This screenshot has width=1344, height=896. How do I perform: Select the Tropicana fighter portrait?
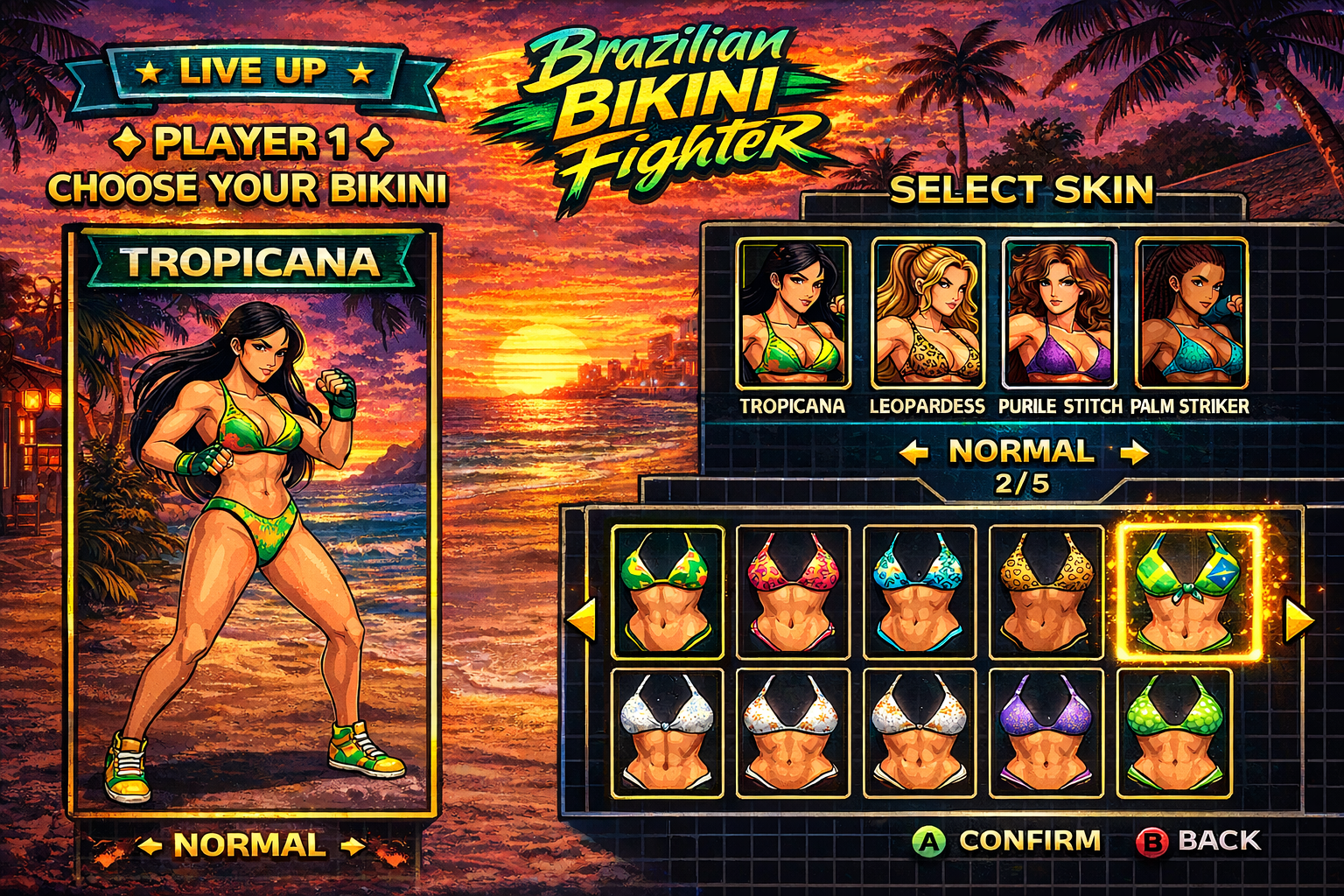pyautogui.click(x=793, y=313)
